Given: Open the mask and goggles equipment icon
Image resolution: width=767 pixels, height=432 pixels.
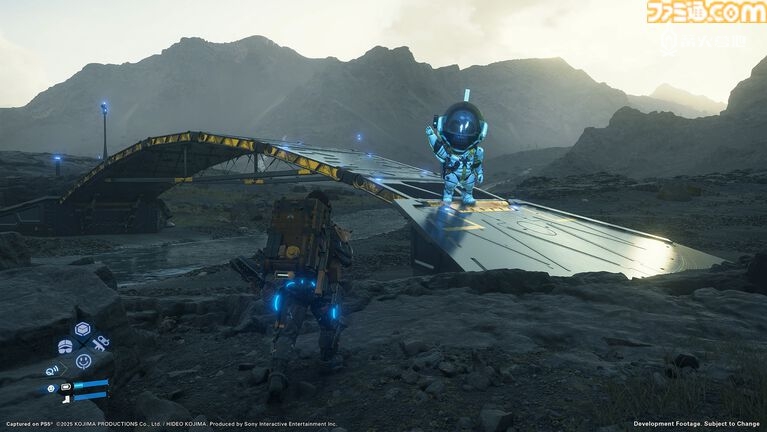Looking at the screenshot, I should pos(65,345).
